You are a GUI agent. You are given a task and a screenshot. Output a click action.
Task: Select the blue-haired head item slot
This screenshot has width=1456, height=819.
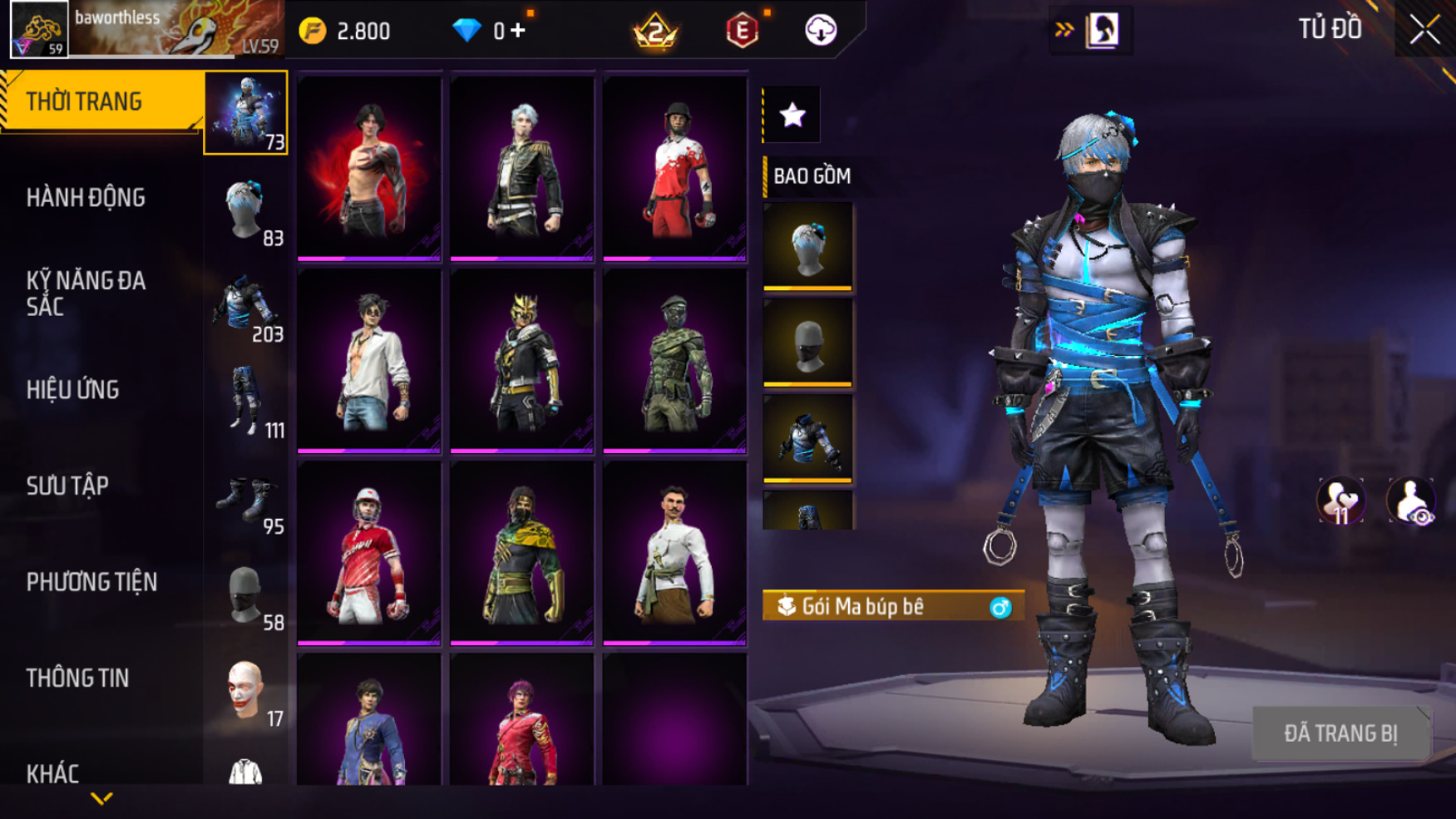point(807,246)
